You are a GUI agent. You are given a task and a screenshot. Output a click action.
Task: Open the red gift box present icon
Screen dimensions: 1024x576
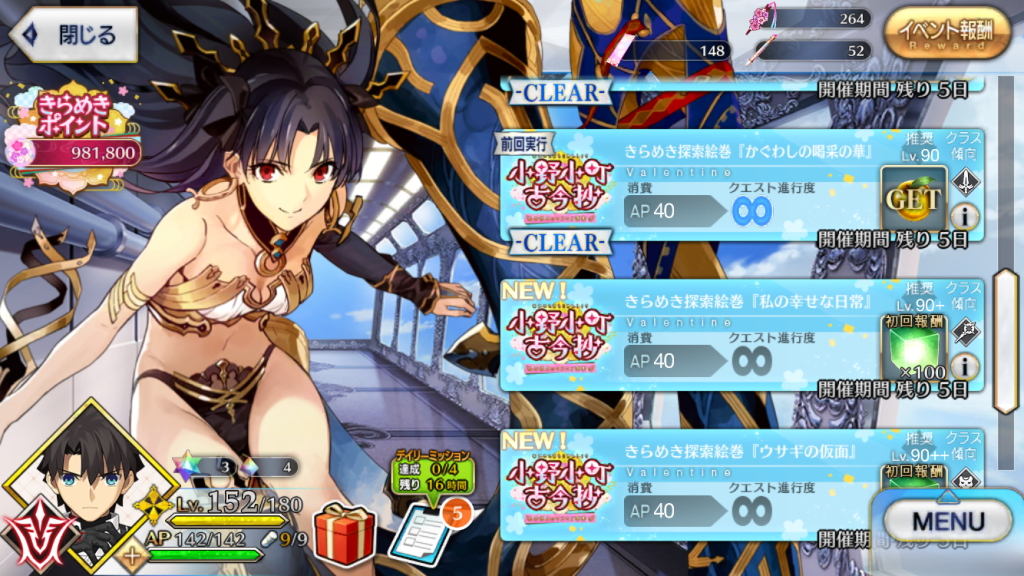coord(343,533)
